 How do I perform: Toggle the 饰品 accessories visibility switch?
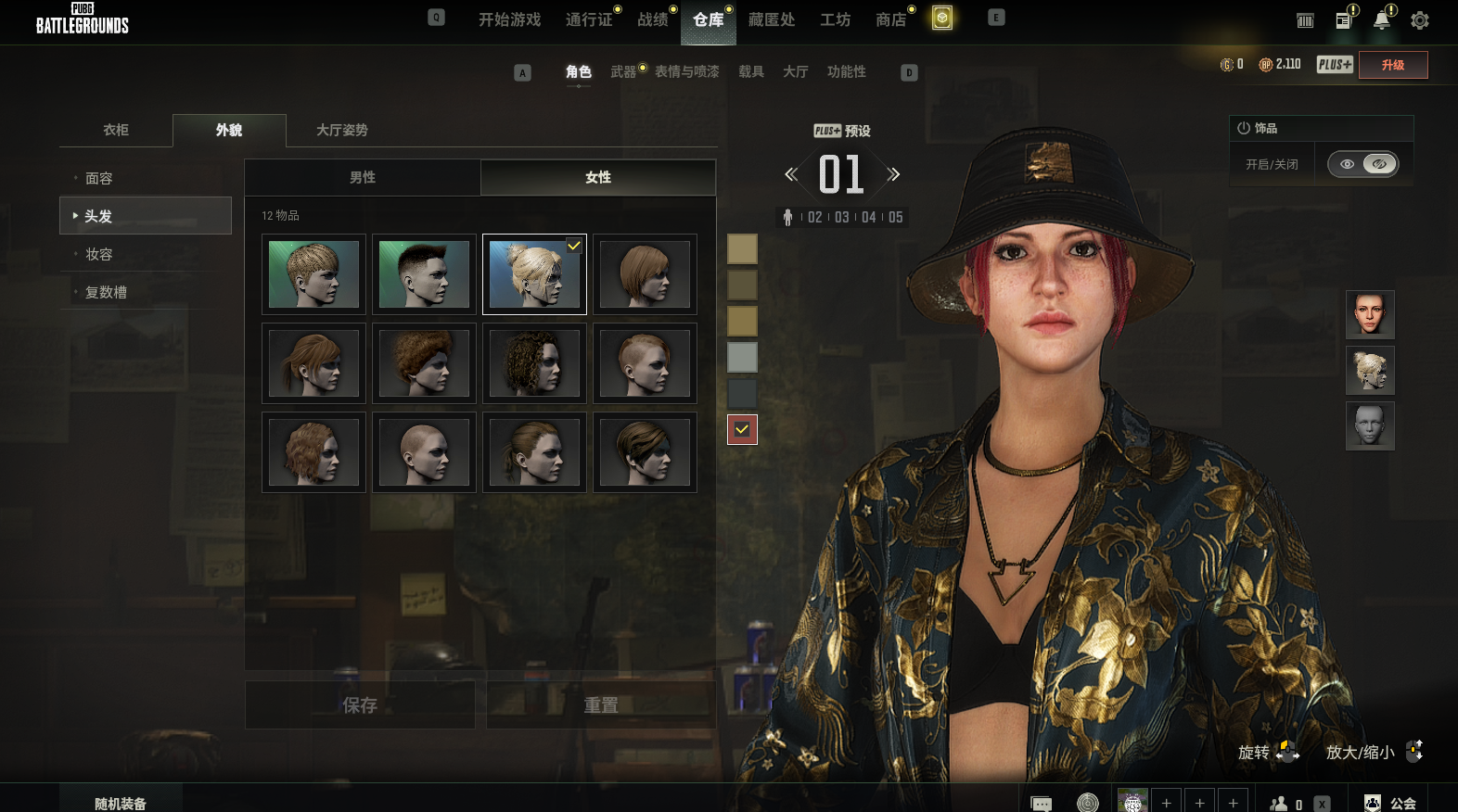(x=1362, y=164)
